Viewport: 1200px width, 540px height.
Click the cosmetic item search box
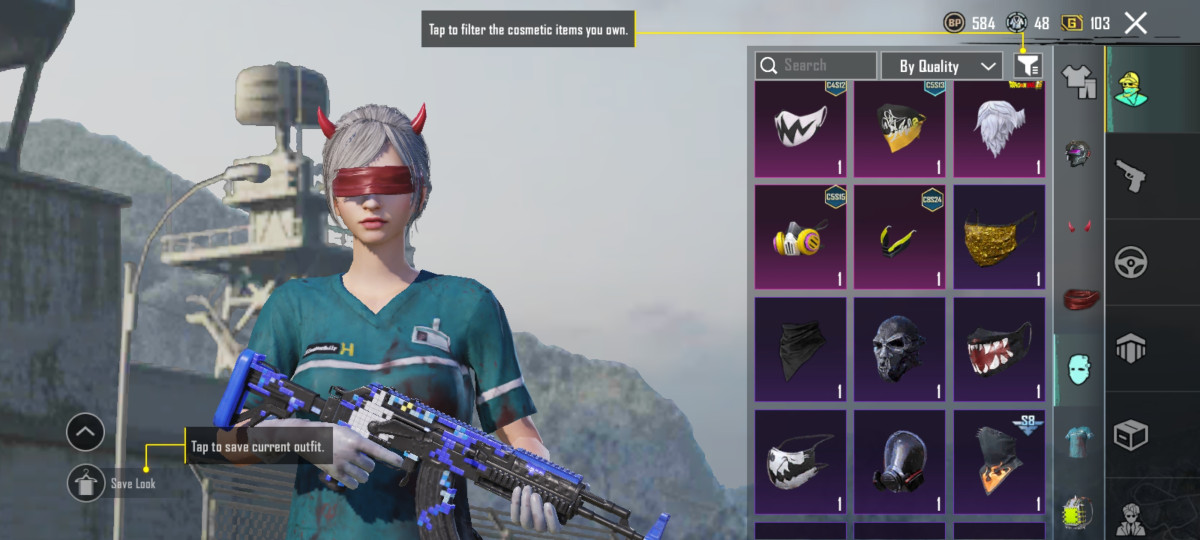(816, 66)
